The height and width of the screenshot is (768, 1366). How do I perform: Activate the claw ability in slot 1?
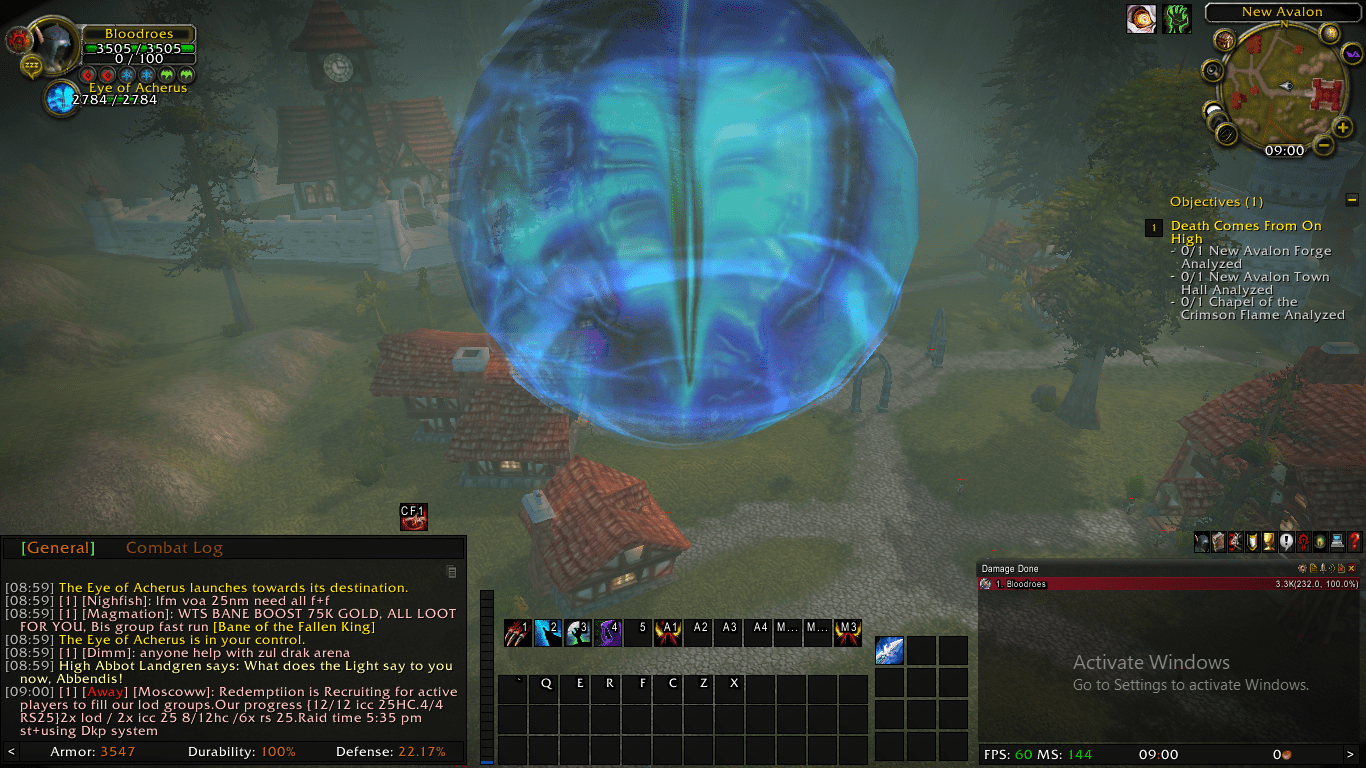[x=517, y=633]
